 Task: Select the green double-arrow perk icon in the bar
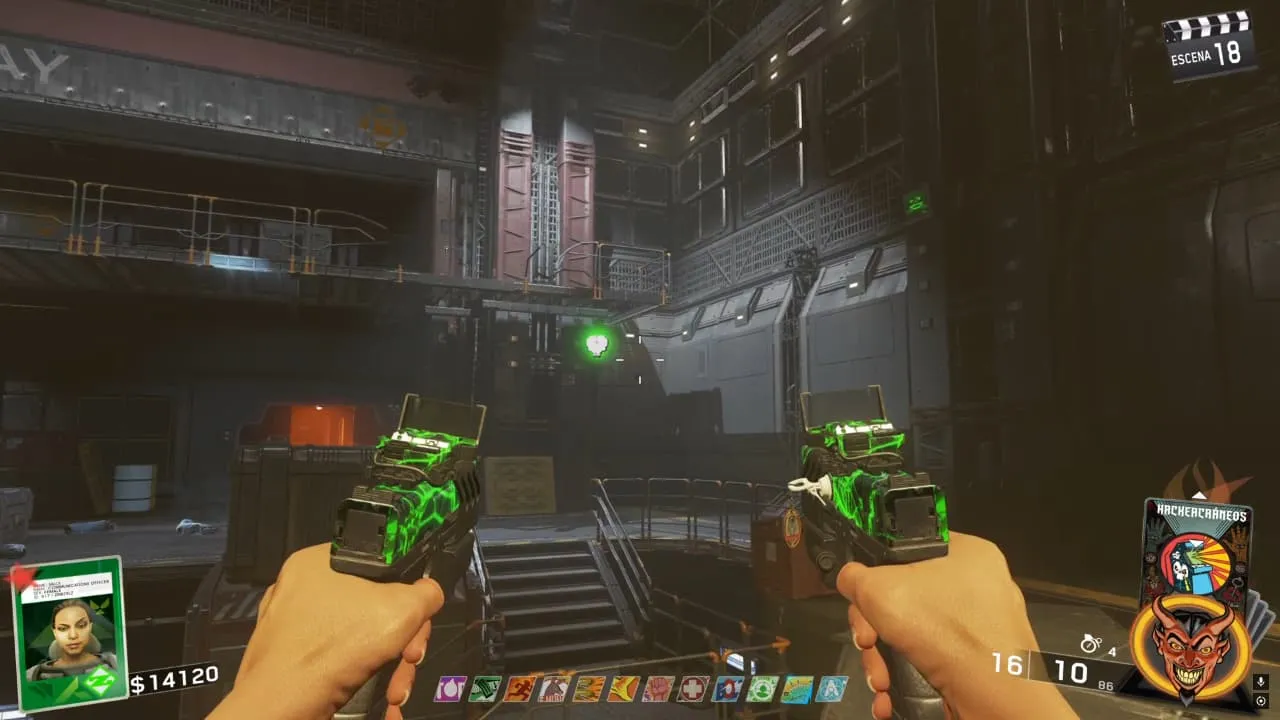[484, 689]
